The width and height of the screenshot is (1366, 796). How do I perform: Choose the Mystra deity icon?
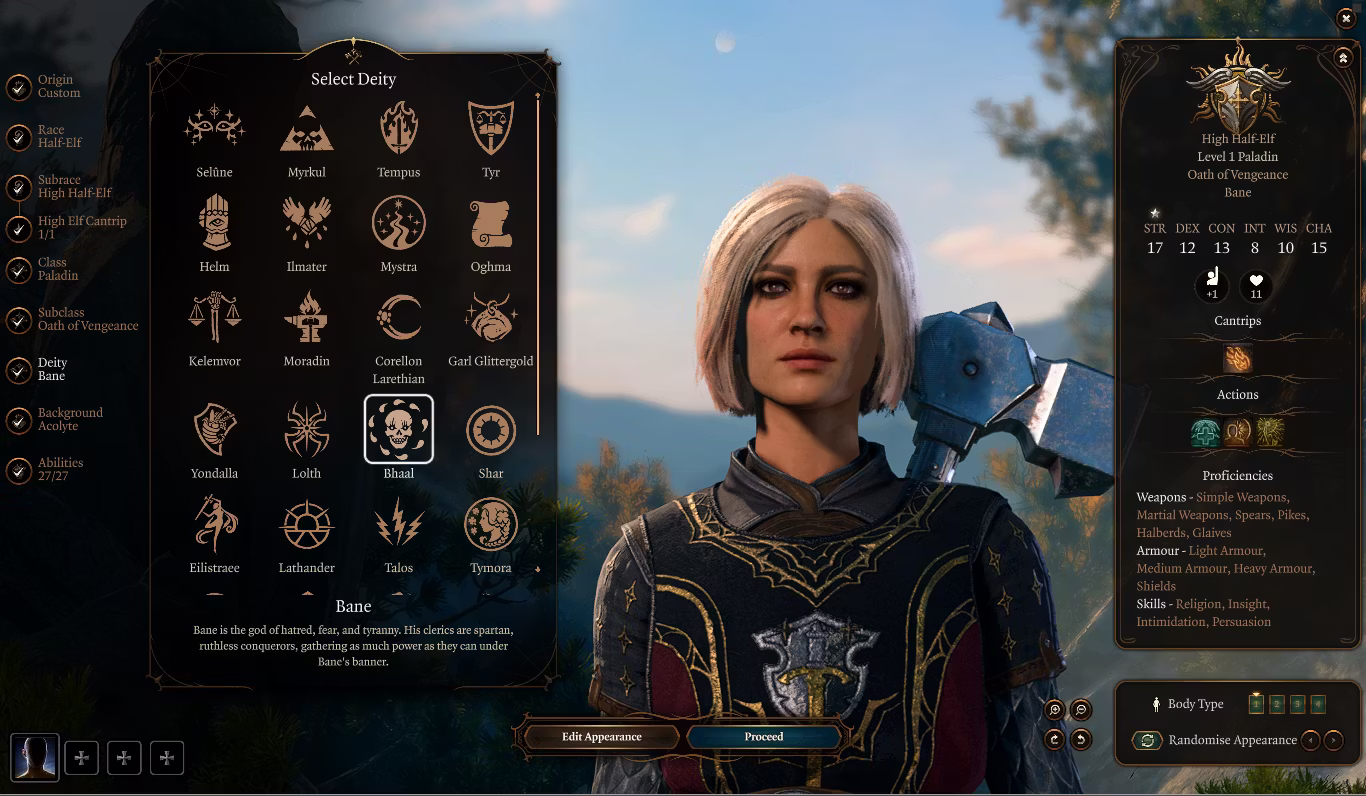398,223
